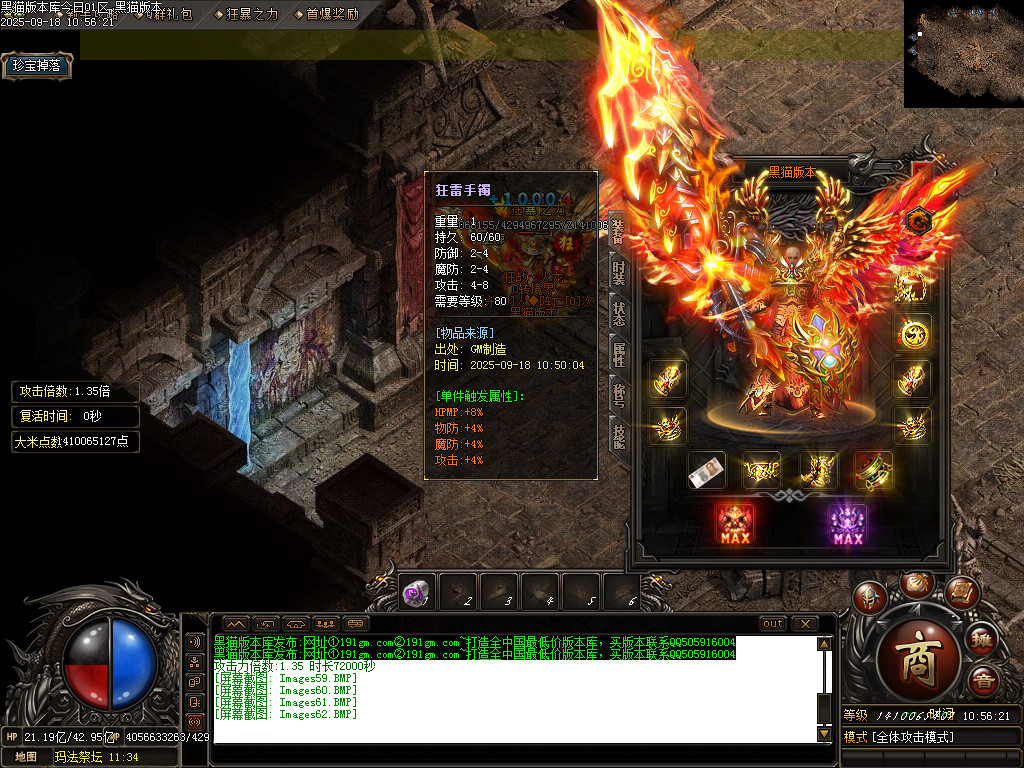The image size is (1024, 768).
Task: Click the chat window 'out' button
Action: coord(773,623)
